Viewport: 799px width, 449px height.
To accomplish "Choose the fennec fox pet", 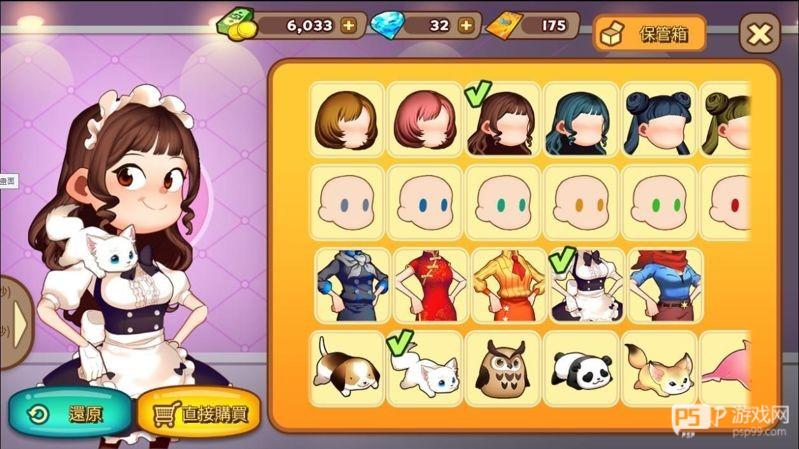I will pos(658,367).
